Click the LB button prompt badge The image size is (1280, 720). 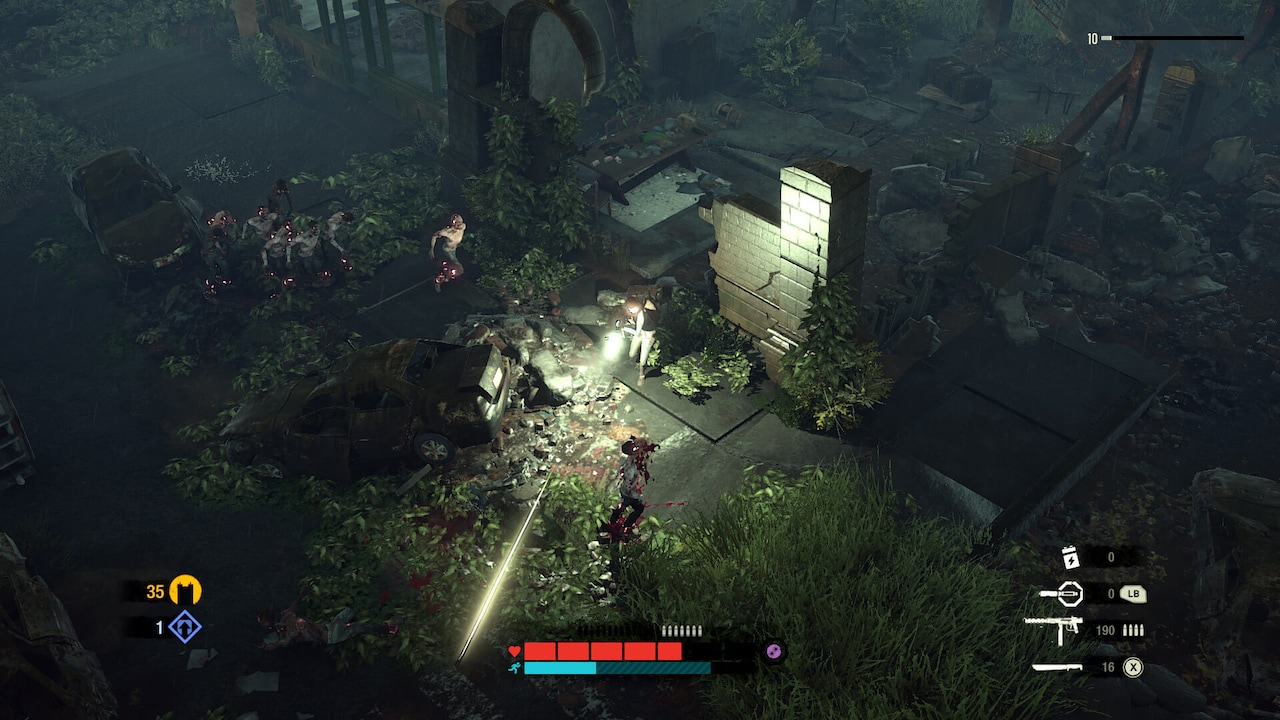1133,593
